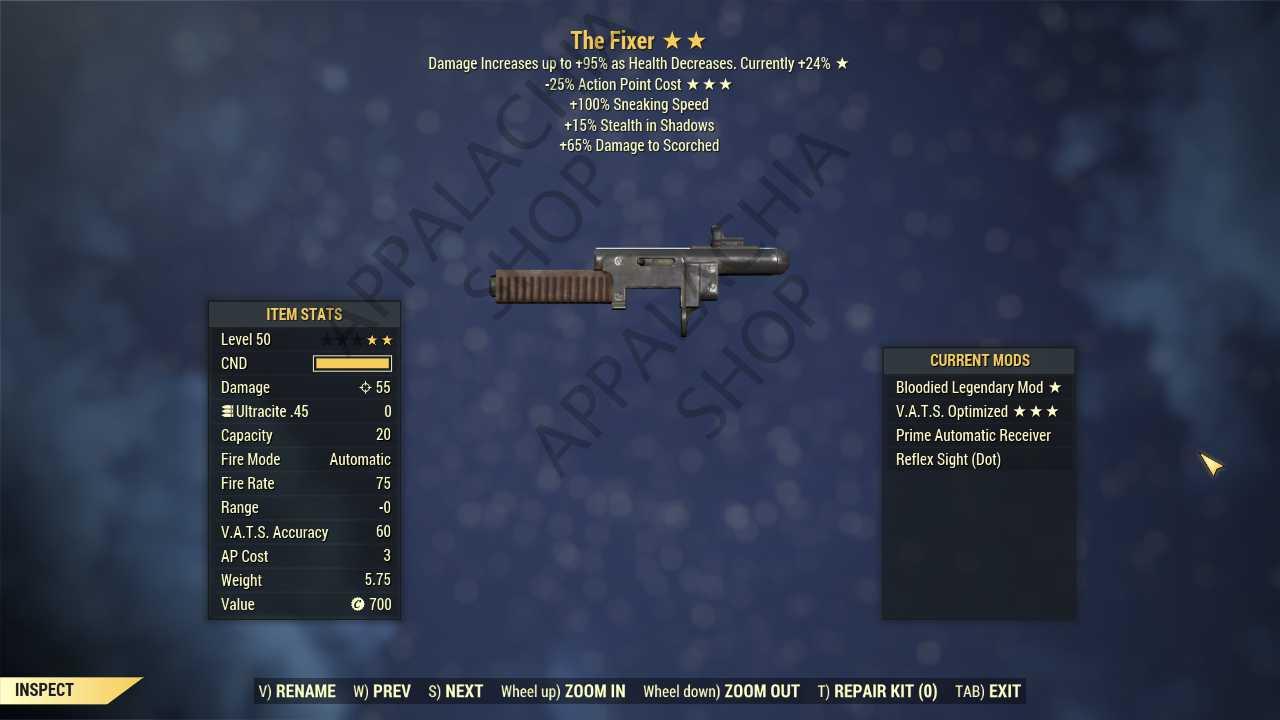Click the star after Currently +24% damage text

[843, 63]
